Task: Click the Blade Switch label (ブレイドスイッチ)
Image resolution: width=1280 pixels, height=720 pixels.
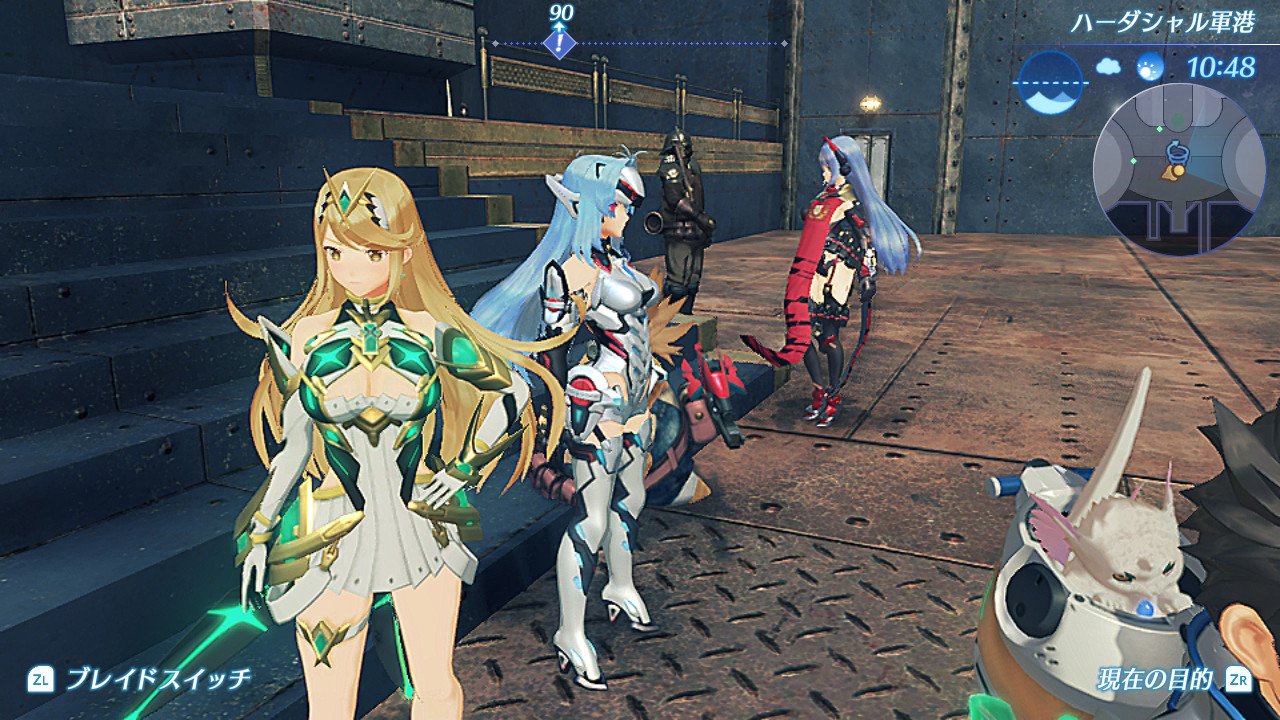Action: (158, 680)
